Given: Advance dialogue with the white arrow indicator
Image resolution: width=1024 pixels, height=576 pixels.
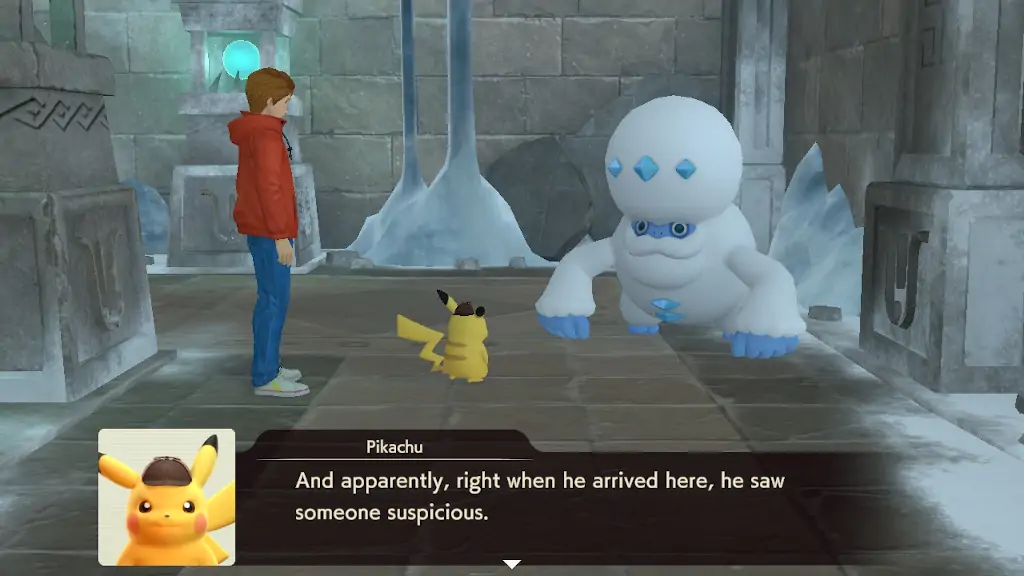Looking at the screenshot, I should point(511,564).
